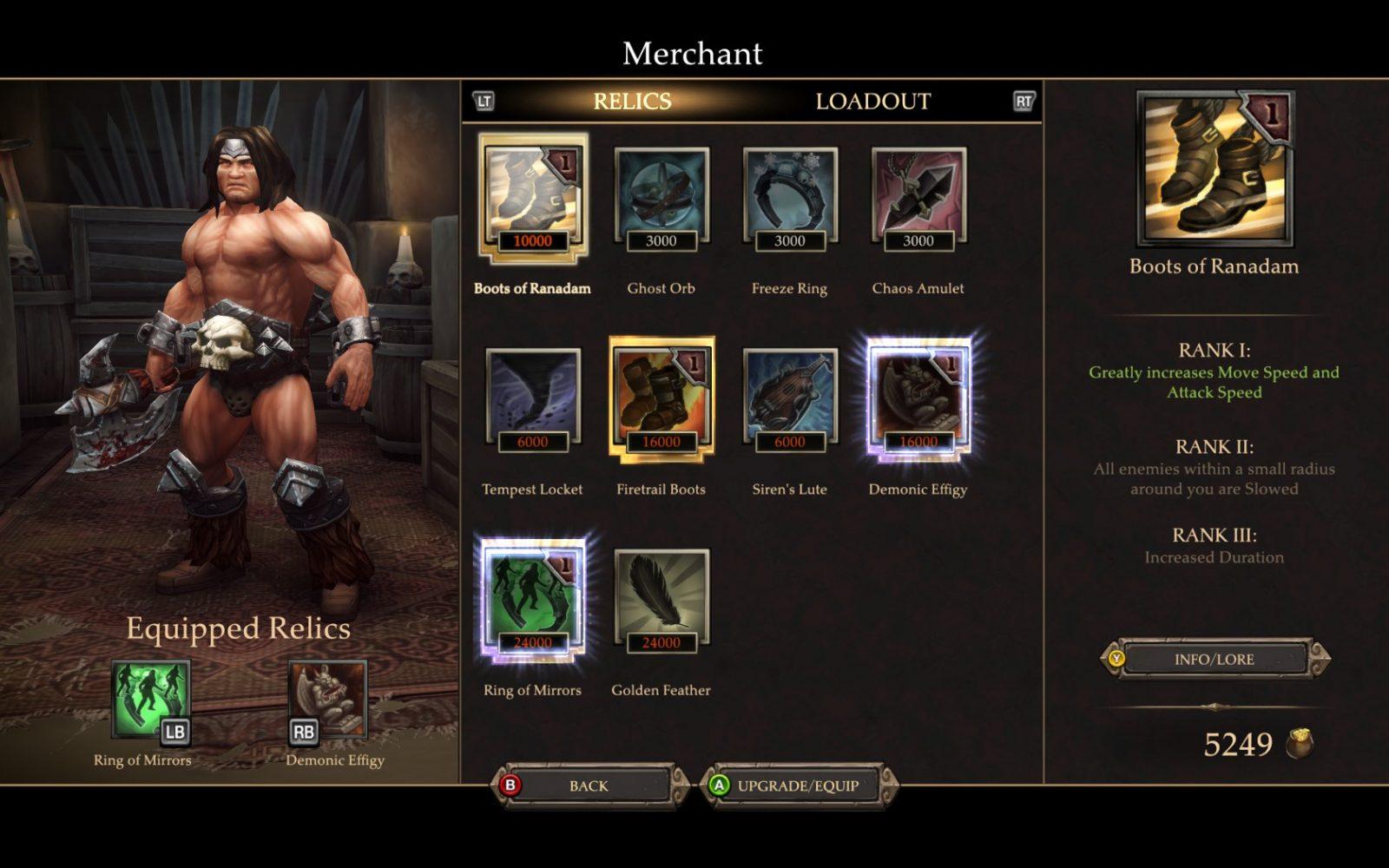Select the Firetrail Boots relic
Screen dimensions: 1389x868
pyautogui.click(x=661, y=399)
